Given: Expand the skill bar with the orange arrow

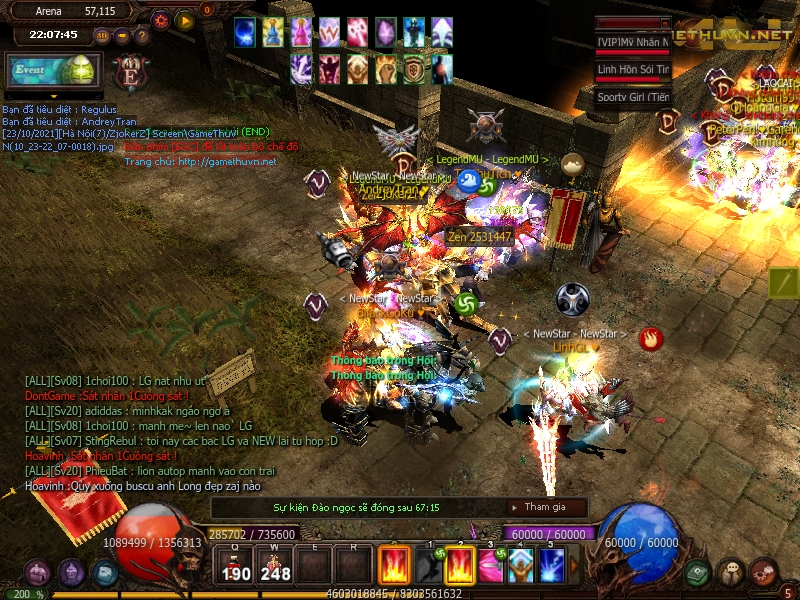Looking at the screenshot, I should tap(574, 567).
